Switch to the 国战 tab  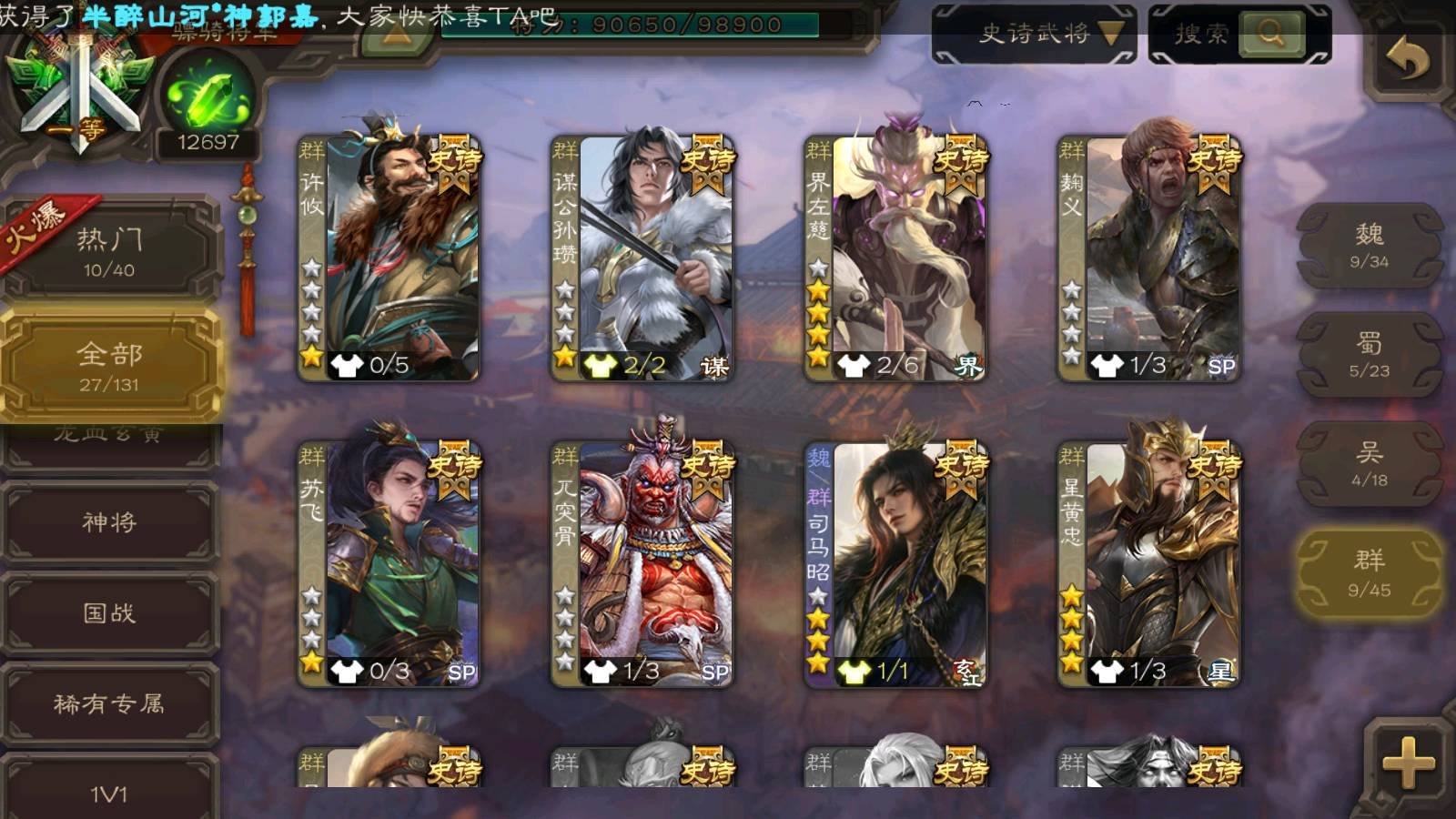109,612
